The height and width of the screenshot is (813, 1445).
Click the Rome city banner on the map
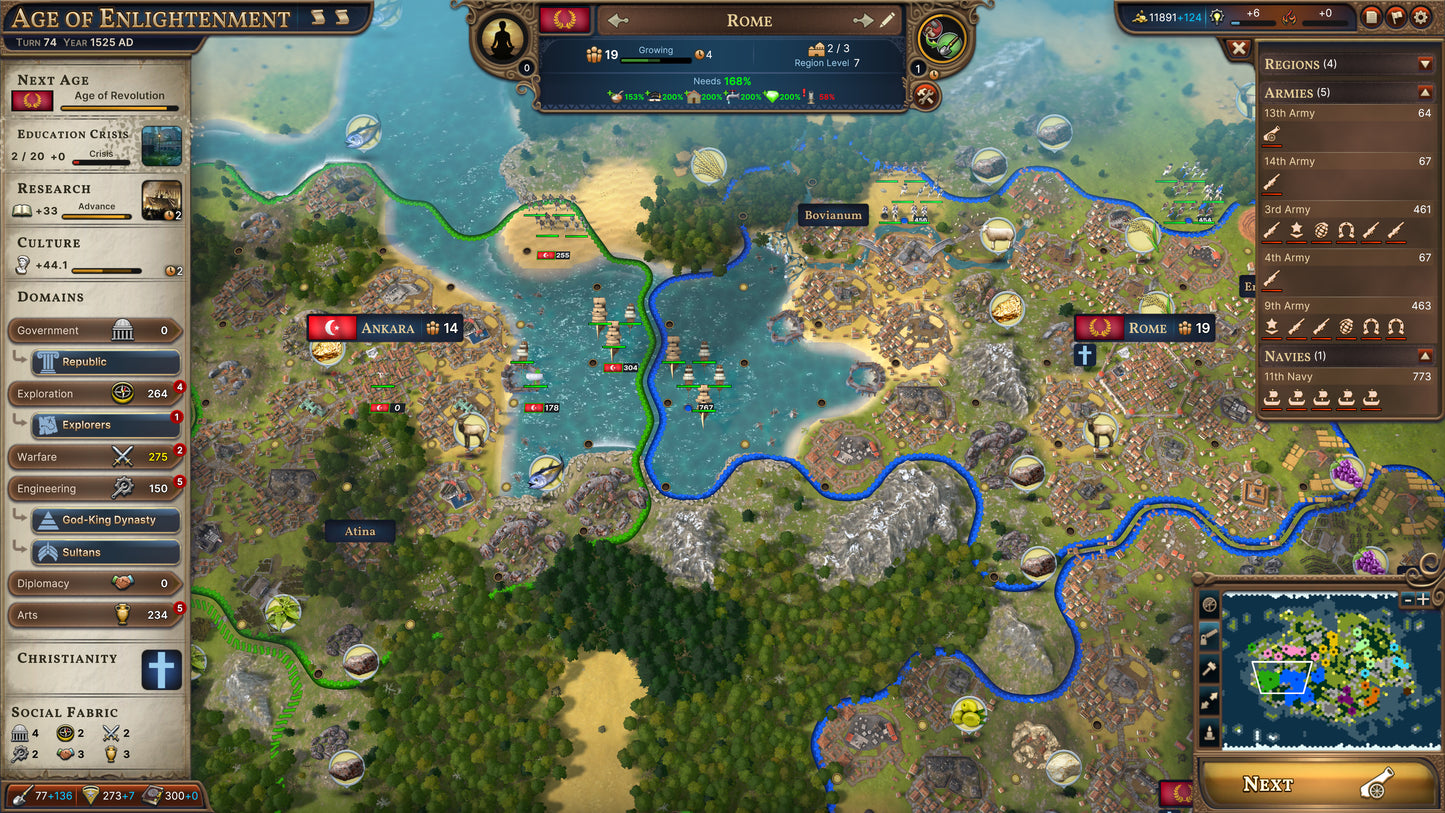pyautogui.click(x=1144, y=327)
